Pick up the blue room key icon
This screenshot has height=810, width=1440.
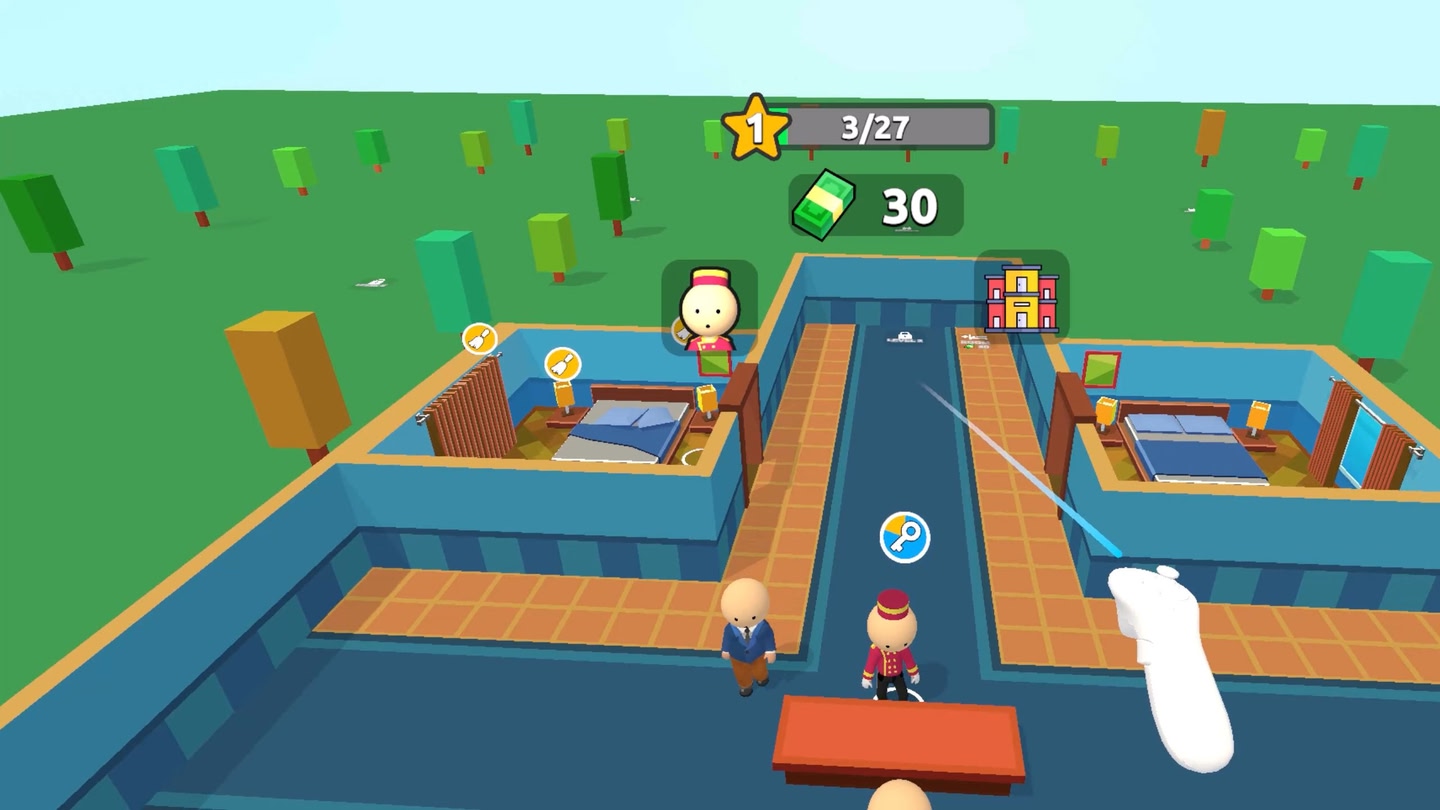pos(906,538)
